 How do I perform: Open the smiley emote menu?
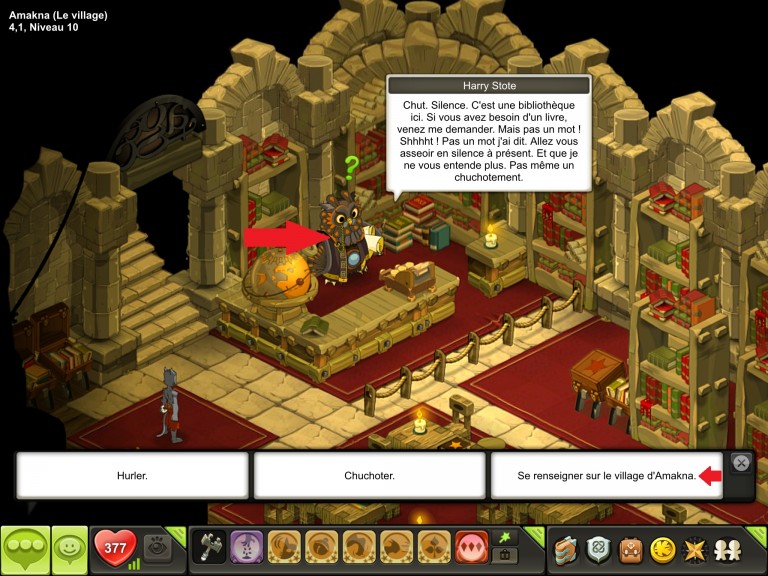[x=70, y=549]
